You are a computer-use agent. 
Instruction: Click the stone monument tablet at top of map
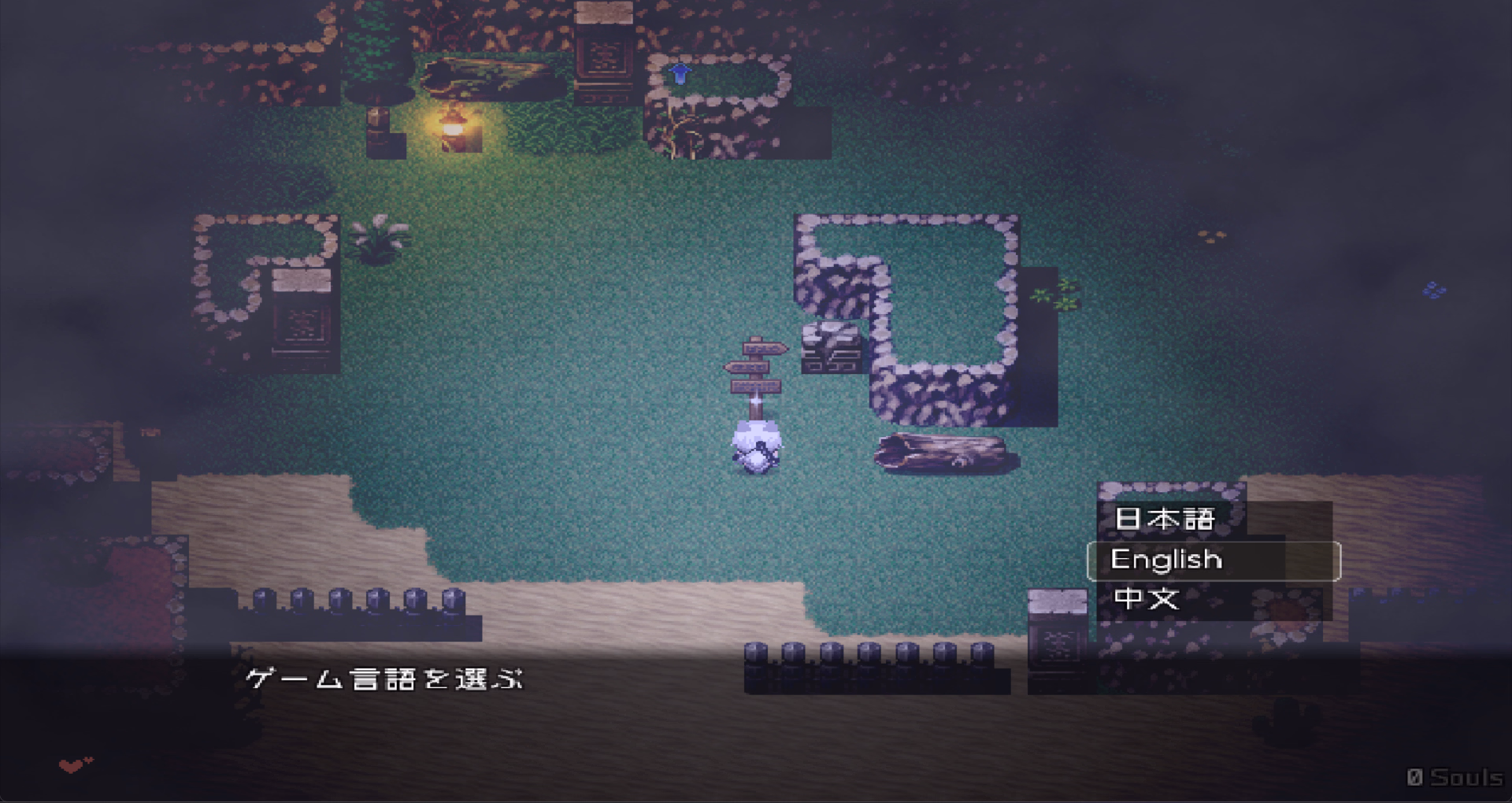click(x=602, y=55)
